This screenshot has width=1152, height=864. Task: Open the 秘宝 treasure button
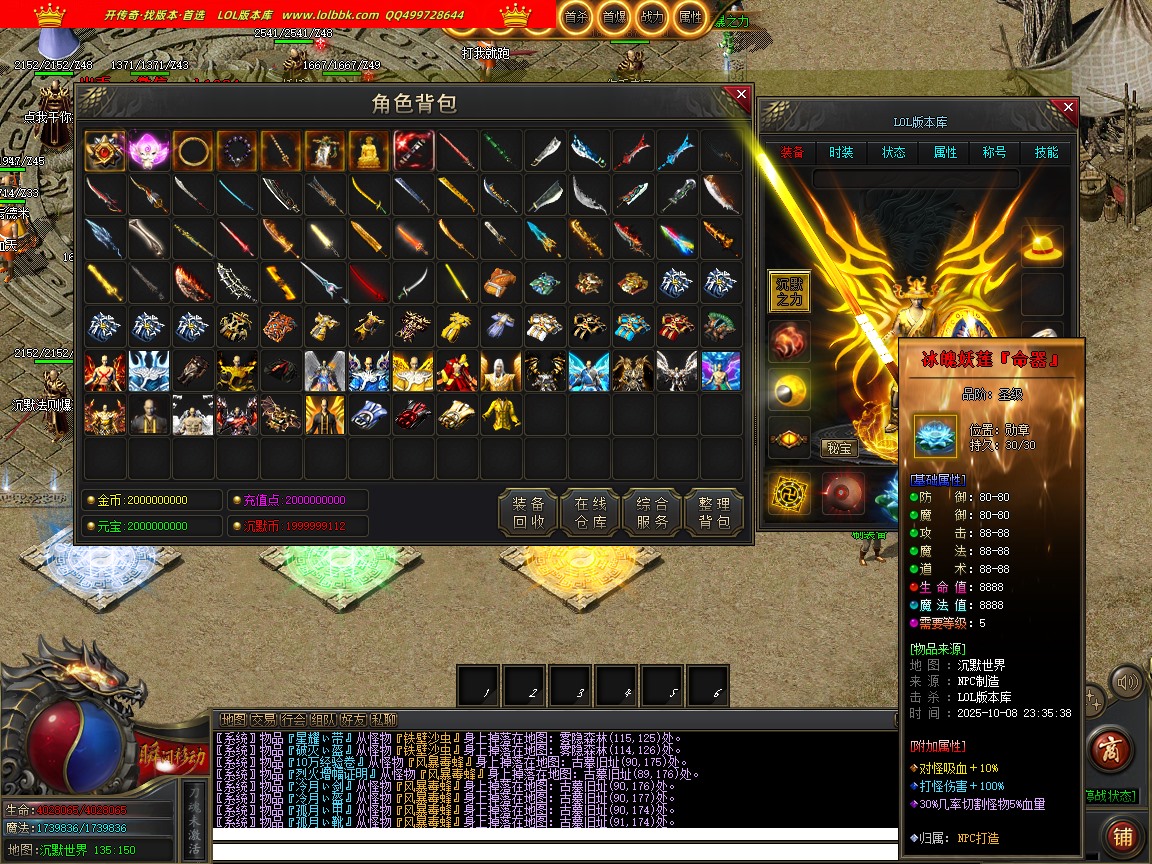[x=840, y=448]
